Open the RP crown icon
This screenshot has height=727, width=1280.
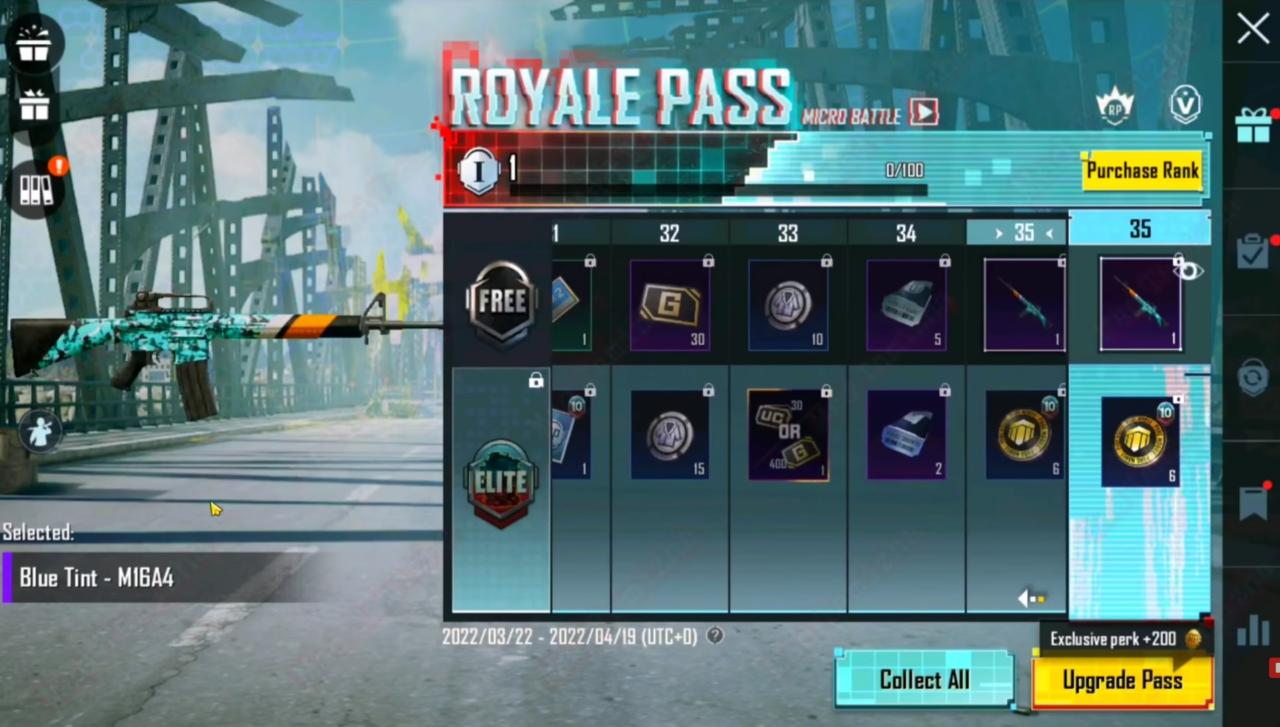click(x=1114, y=106)
